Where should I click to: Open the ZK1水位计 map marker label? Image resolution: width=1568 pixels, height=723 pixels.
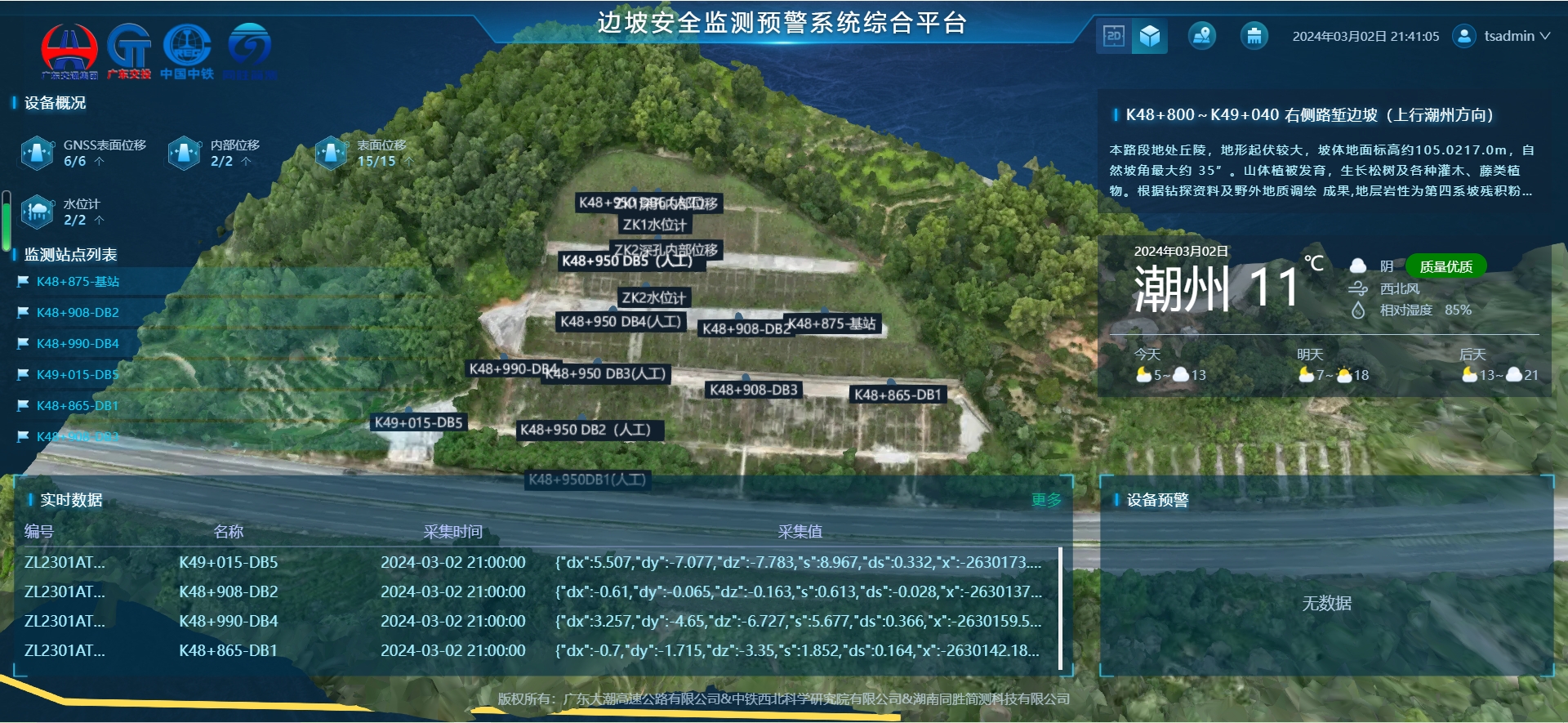654,225
